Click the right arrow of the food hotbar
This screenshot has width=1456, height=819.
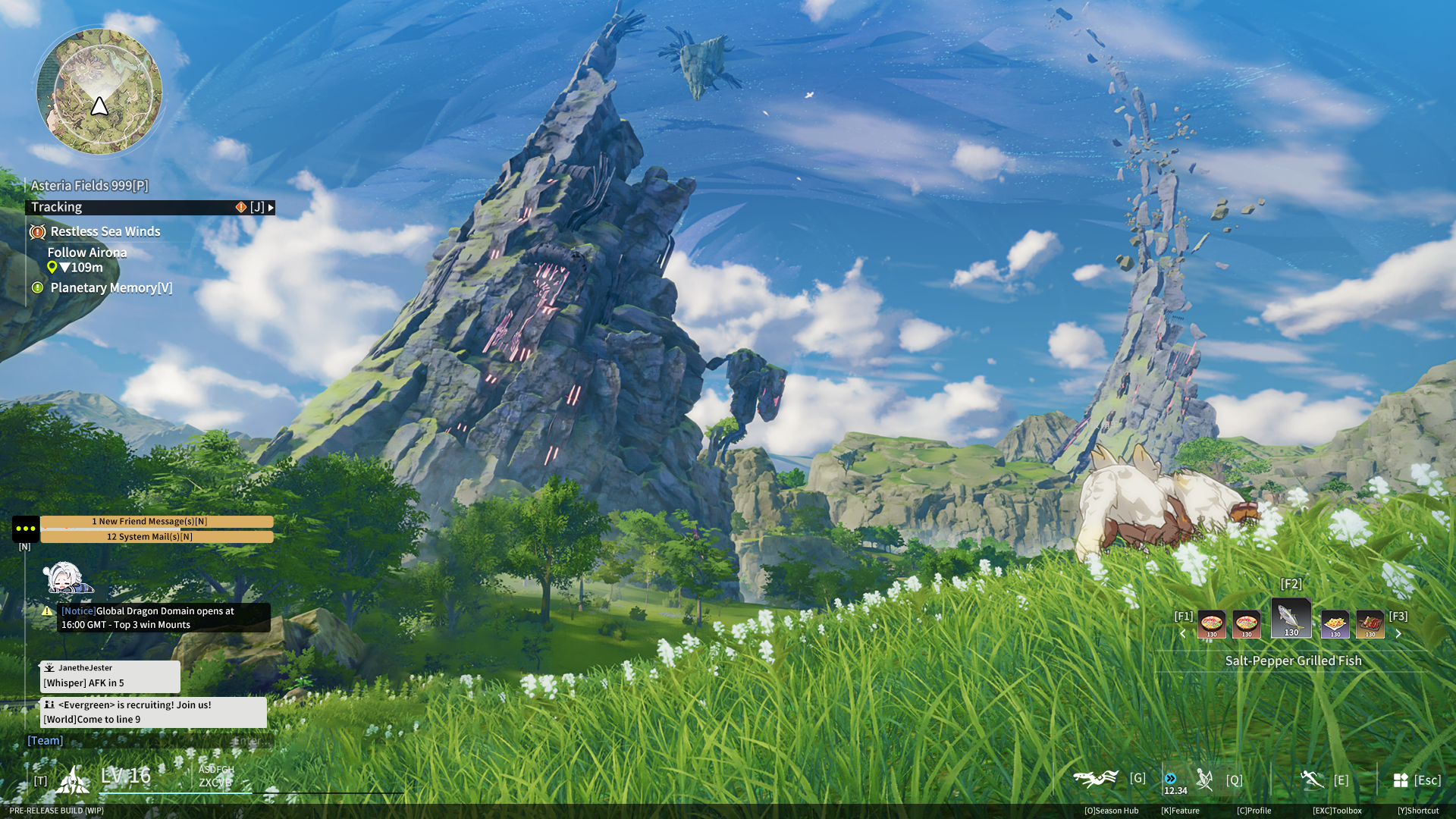[x=1399, y=634]
